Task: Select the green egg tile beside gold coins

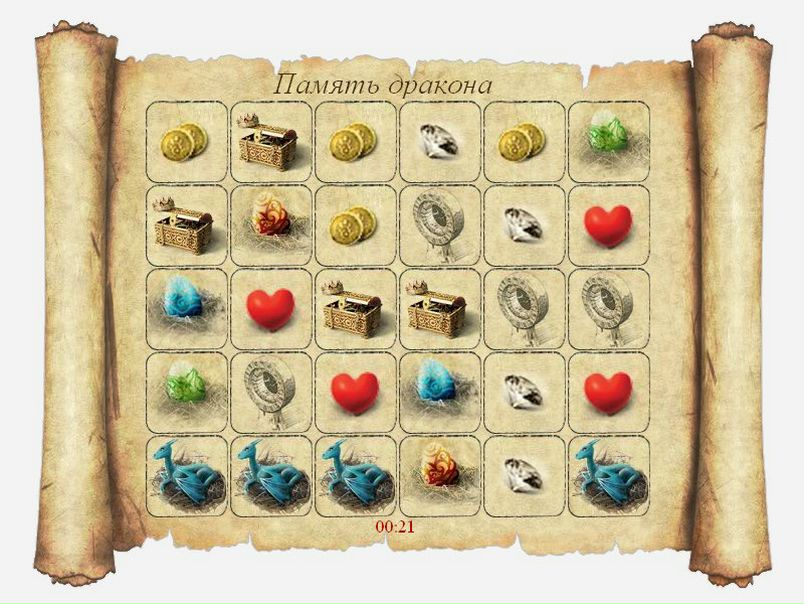Action: click(608, 142)
